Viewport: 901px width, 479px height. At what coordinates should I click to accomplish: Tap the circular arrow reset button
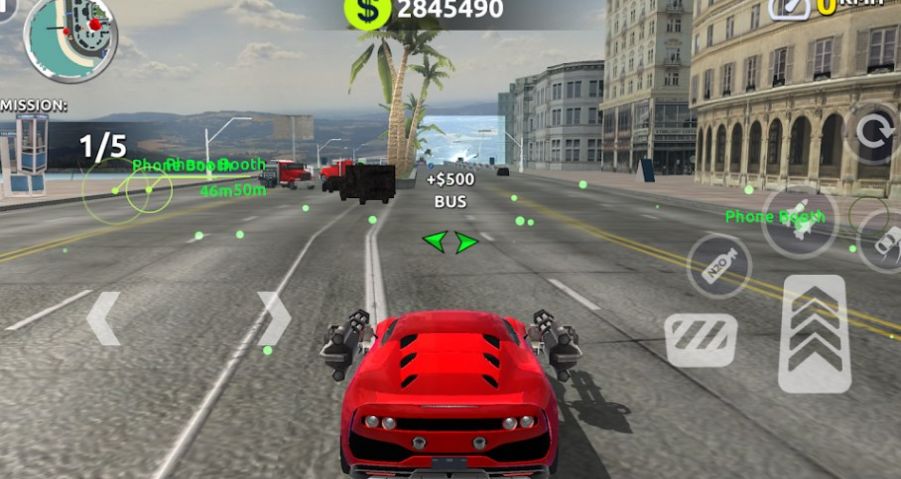point(872,133)
